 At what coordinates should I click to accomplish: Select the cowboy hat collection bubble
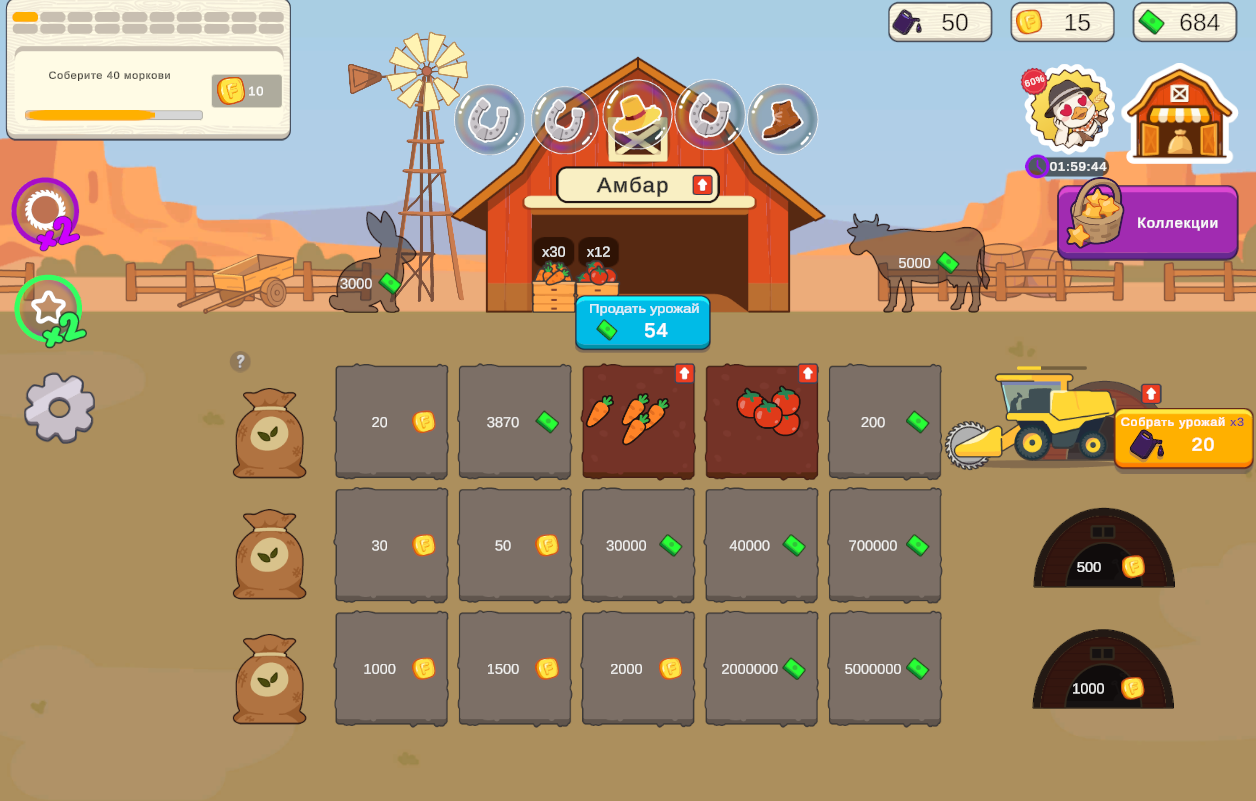point(637,118)
